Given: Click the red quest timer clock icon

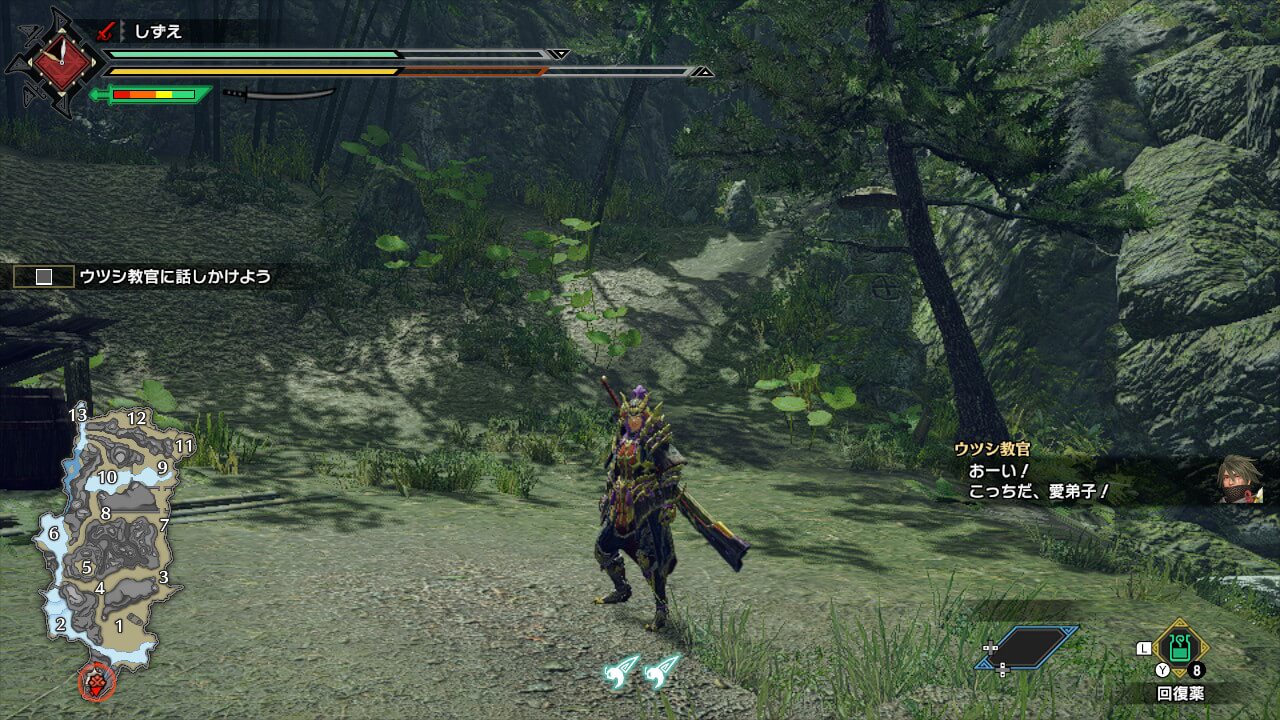Looking at the screenshot, I should 53,62.
